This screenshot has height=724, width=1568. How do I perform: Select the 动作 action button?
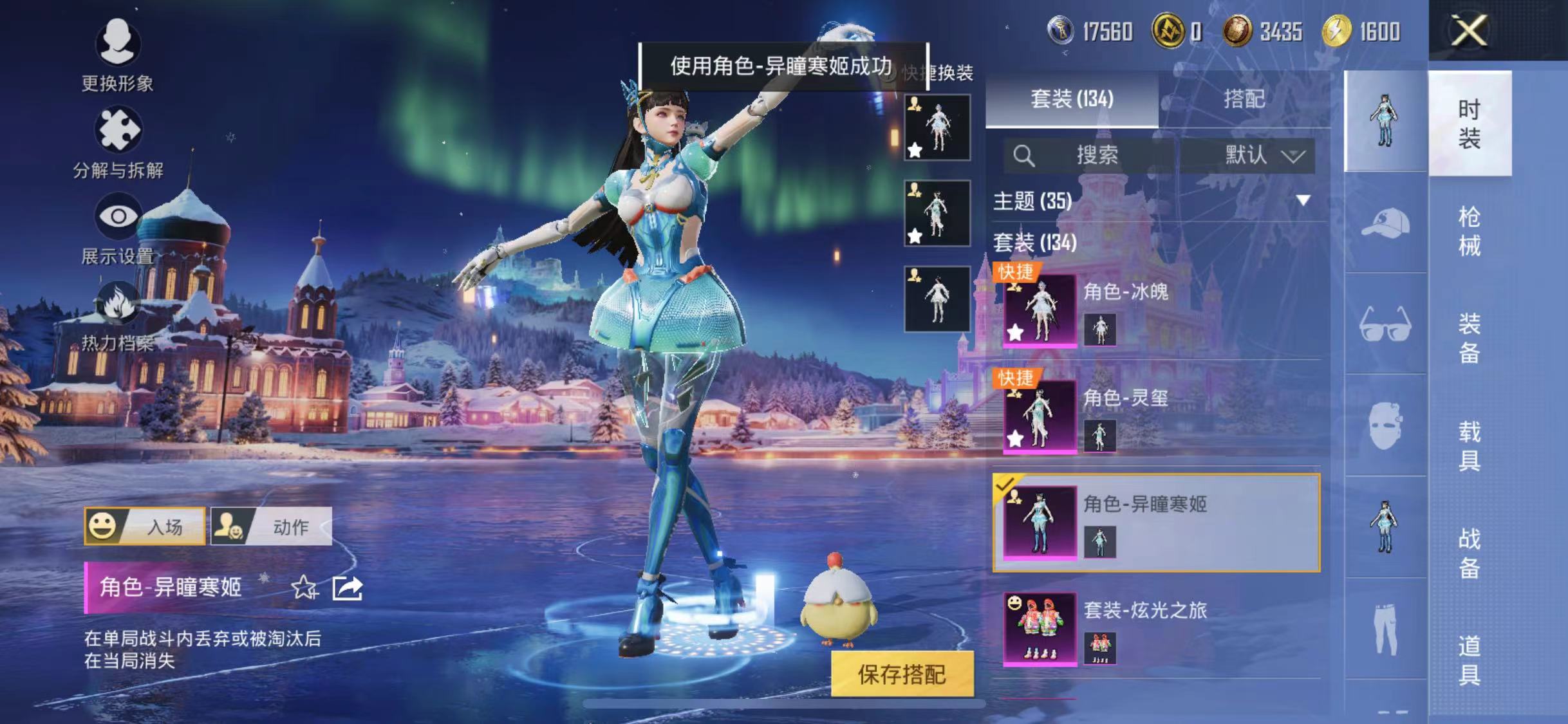(x=272, y=526)
